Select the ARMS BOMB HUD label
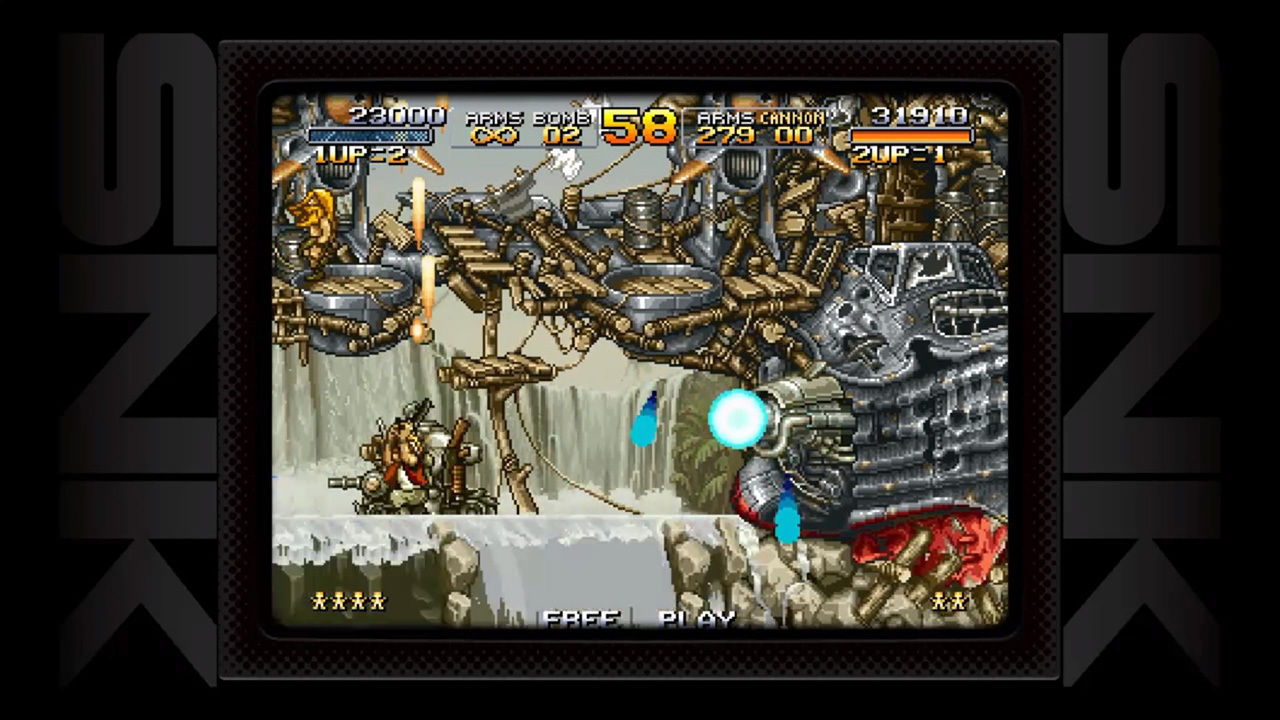The image size is (1280, 720). (528, 115)
